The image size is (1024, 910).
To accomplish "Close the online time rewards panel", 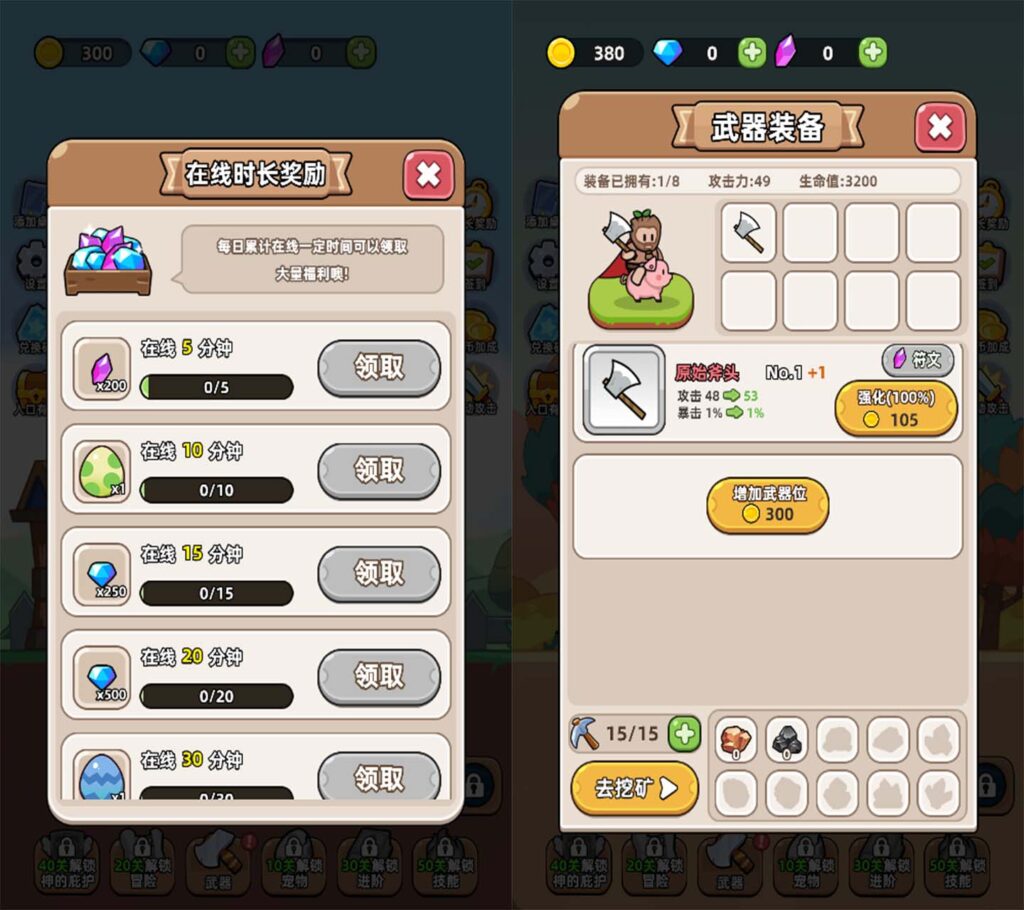I will coord(428,175).
